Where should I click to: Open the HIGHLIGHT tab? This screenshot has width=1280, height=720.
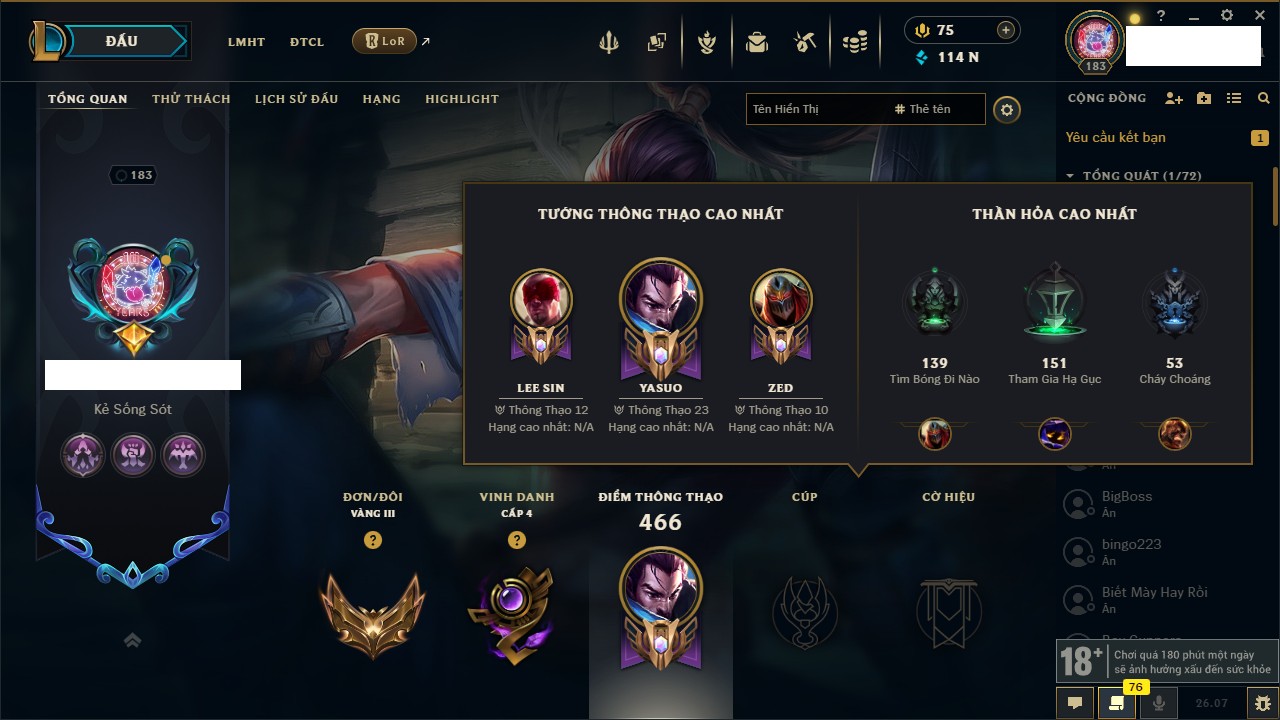pyautogui.click(x=461, y=99)
